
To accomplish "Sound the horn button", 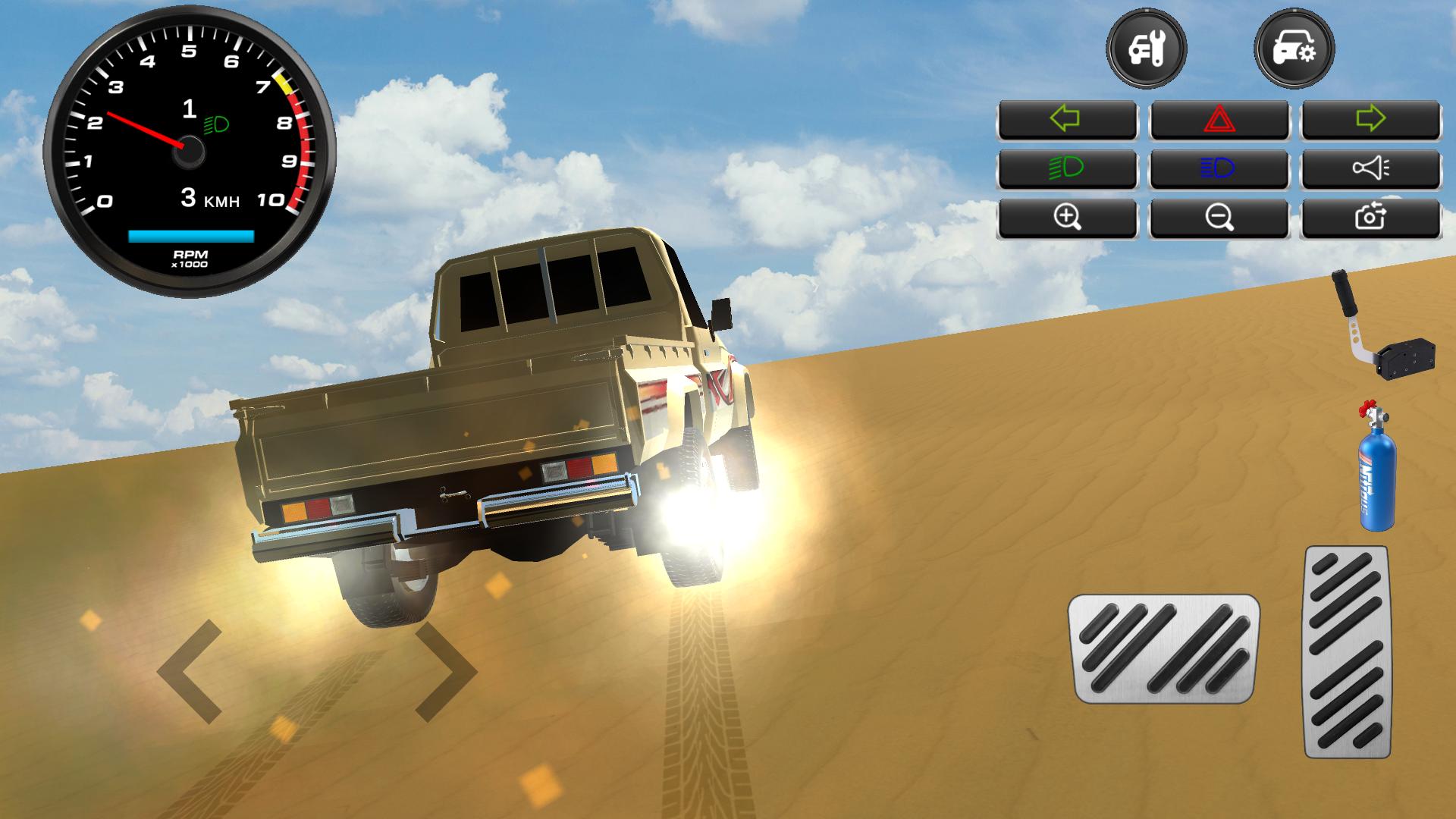I will click(1370, 168).
